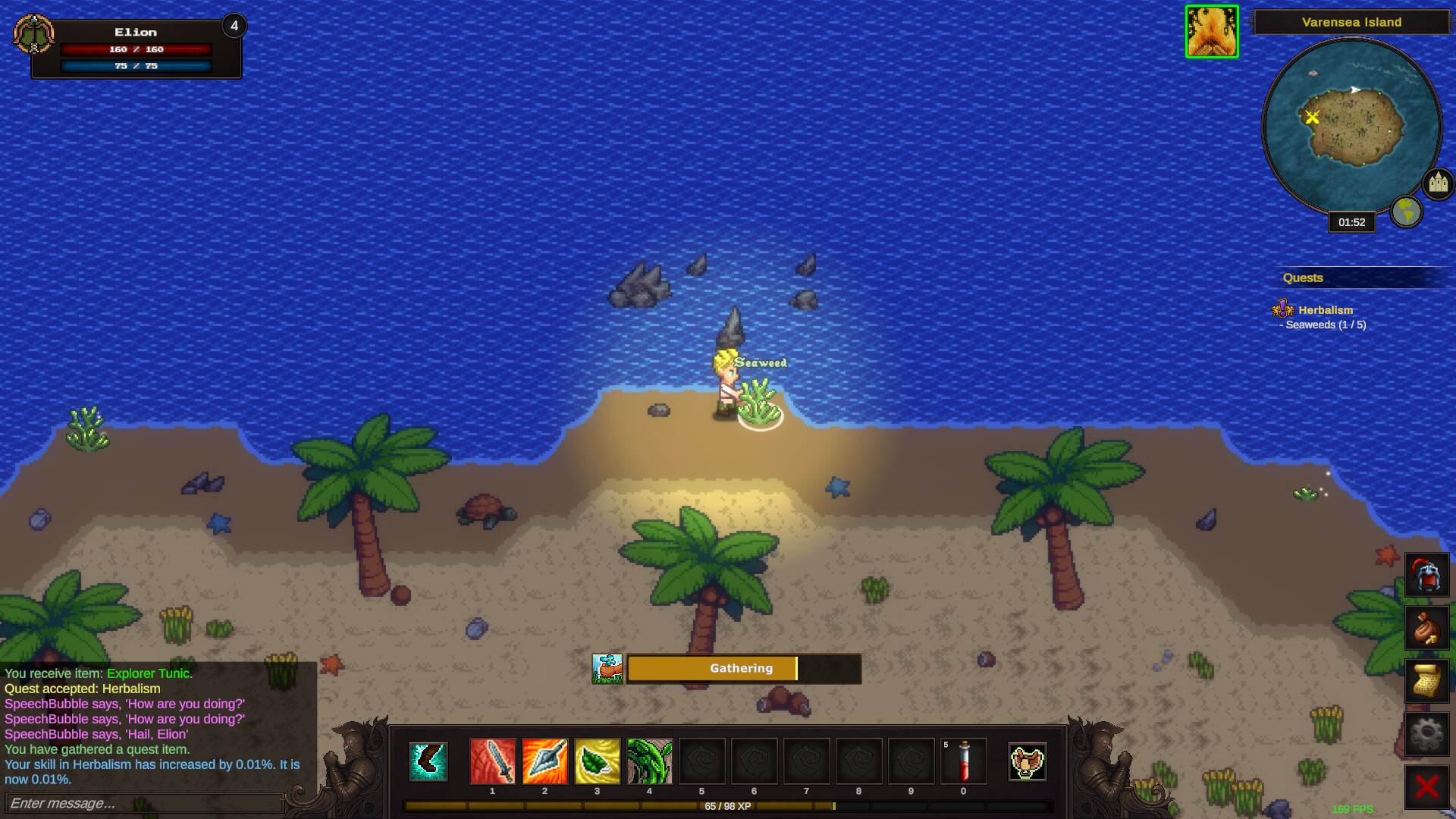The width and height of the screenshot is (1456, 819).
Task: Click the Explorer Tunic item link in chat
Action: 149,673
